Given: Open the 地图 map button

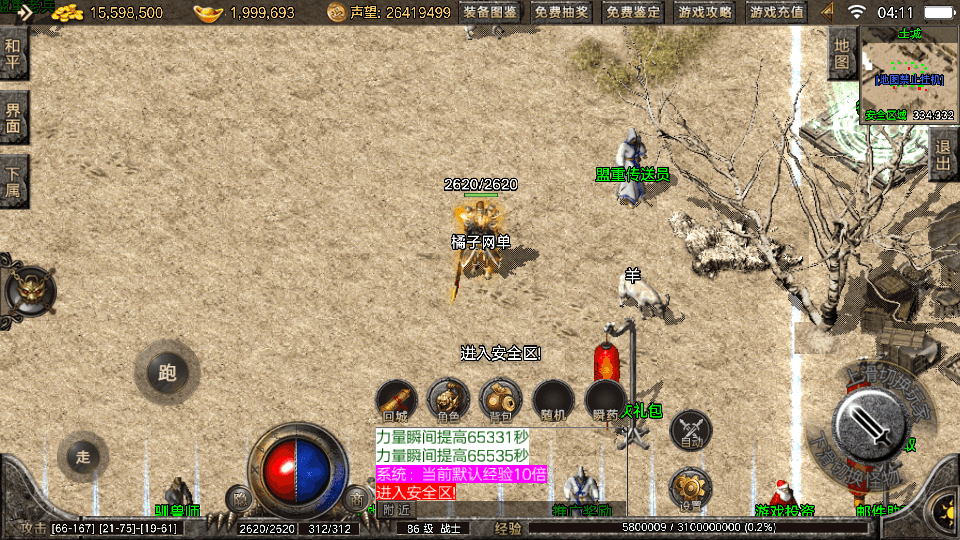Looking at the screenshot, I should click(x=842, y=54).
